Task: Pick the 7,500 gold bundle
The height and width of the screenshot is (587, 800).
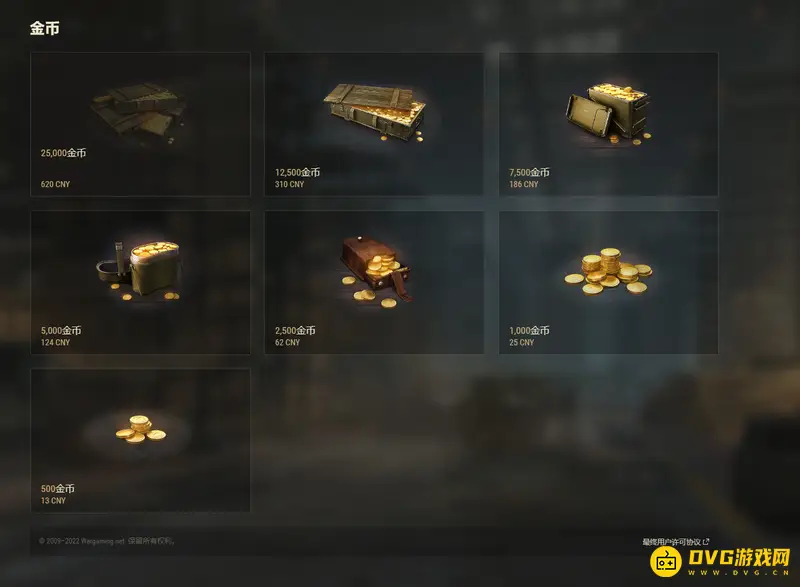Action: pyautogui.click(x=608, y=124)
